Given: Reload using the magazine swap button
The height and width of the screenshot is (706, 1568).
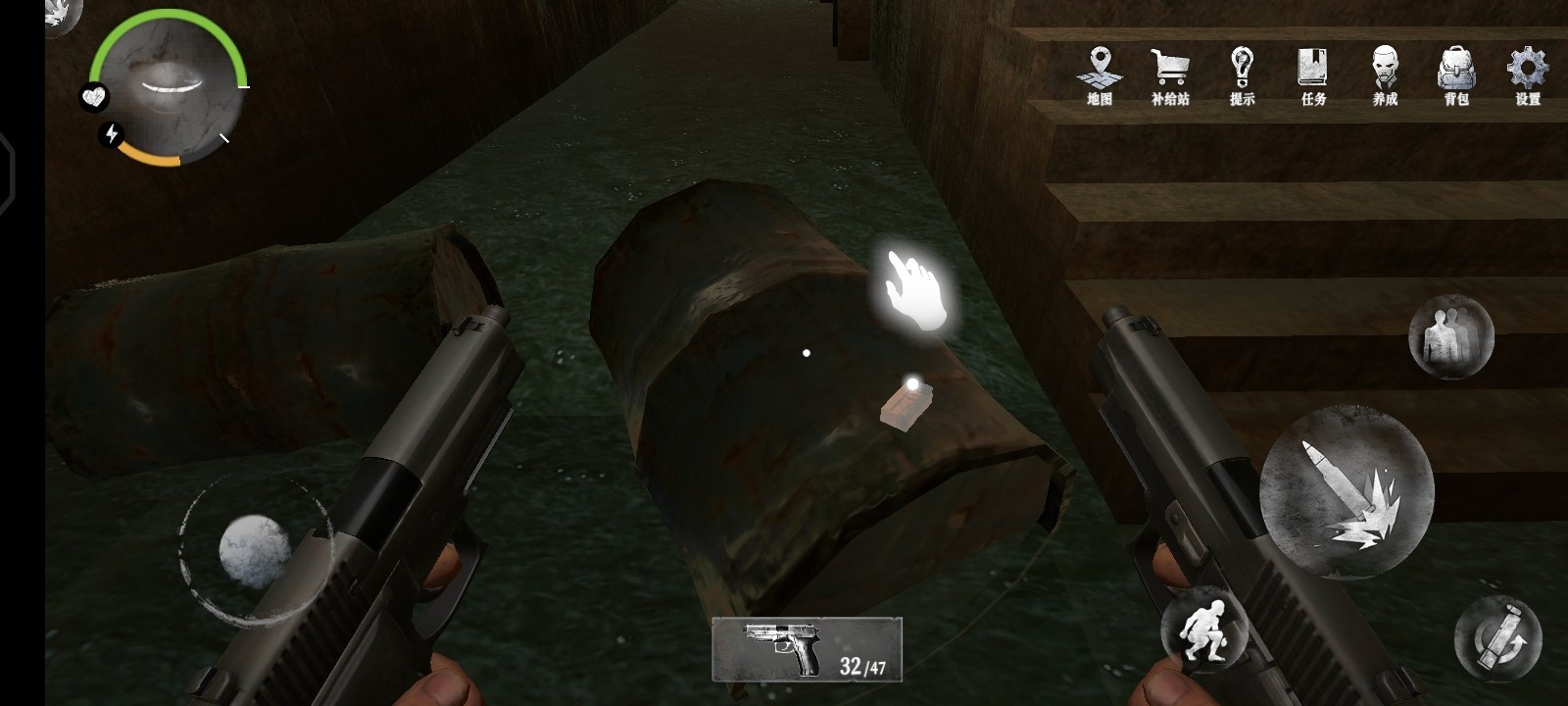Looking at the screenshot, I should (1497, 638).
